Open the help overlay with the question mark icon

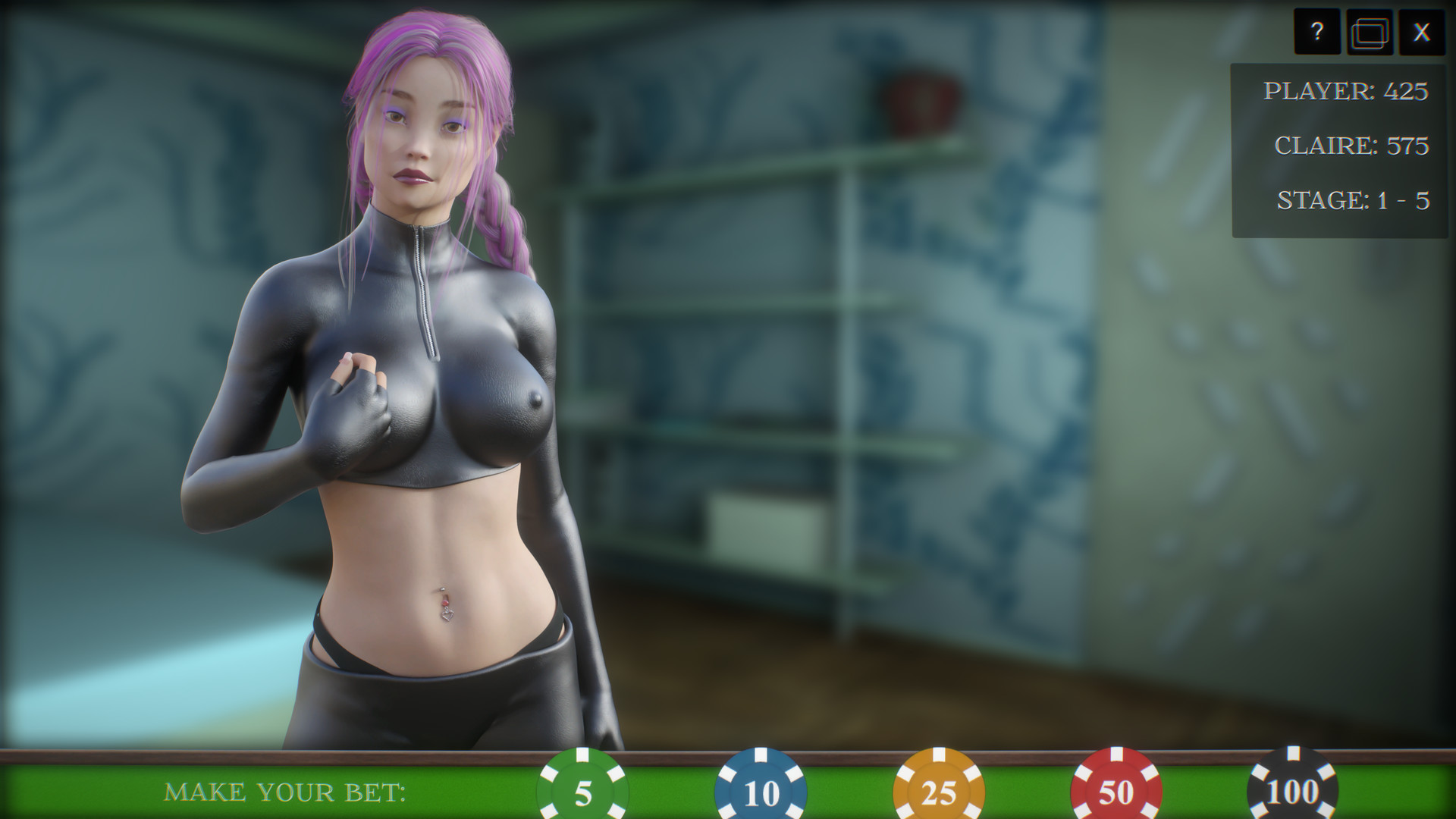(1318, 32)
